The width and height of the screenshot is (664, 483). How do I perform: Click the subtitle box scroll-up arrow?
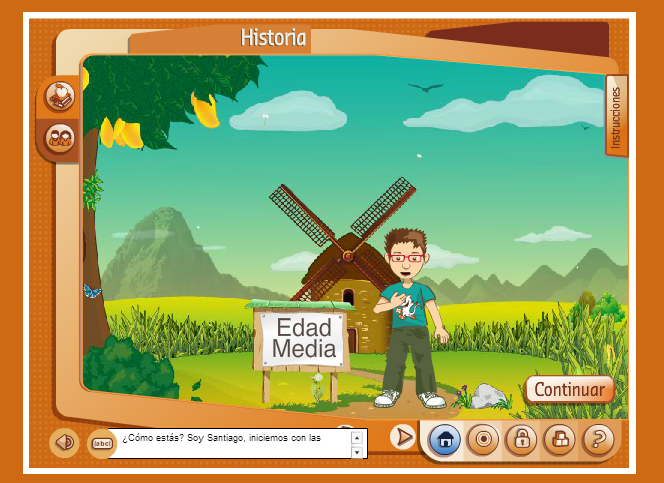[357, 437]
